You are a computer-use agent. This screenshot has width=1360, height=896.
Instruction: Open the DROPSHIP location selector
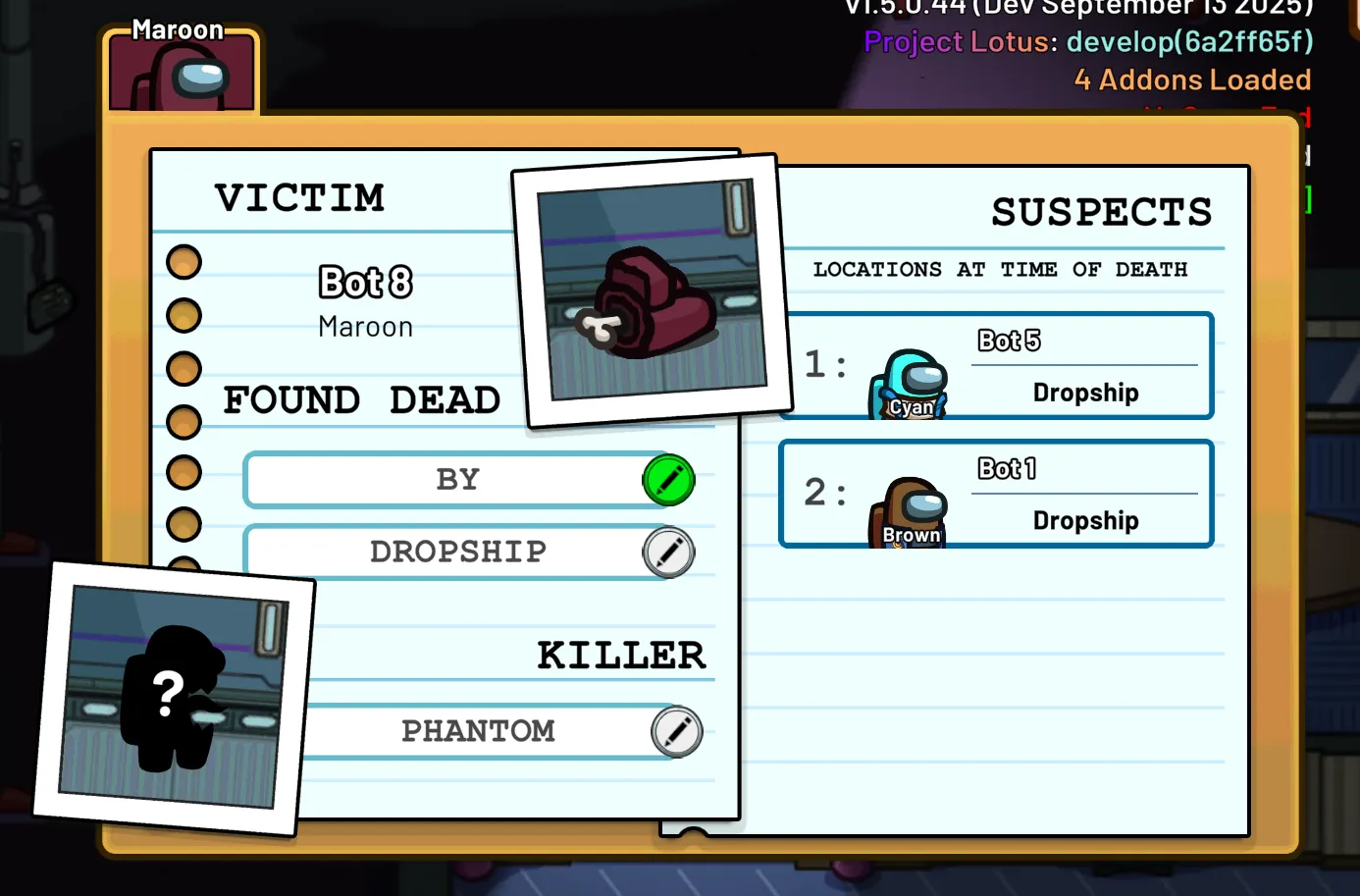(x=458, y=552)
